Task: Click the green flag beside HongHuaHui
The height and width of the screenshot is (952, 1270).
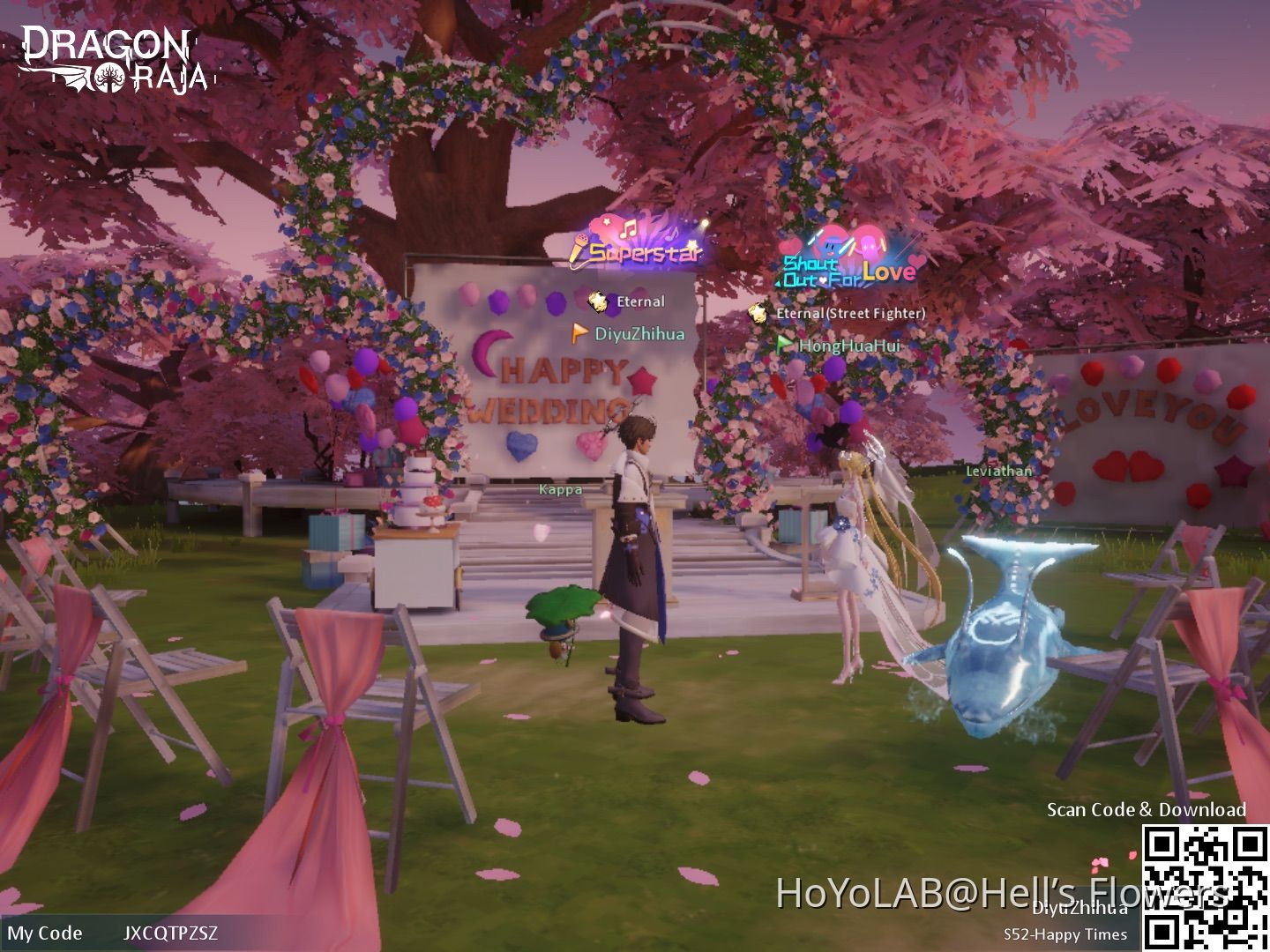Action: [783, 346]
